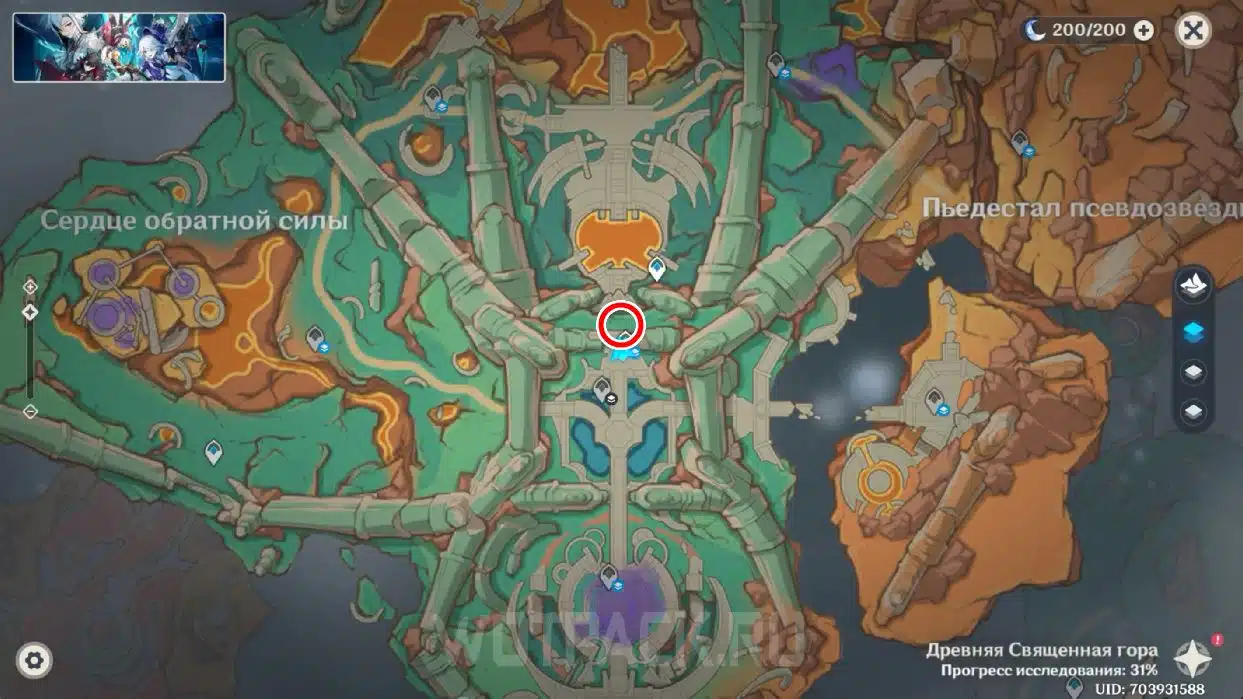Open the event banner thumbnail
Screen dimensions: 1243x699
119,47
